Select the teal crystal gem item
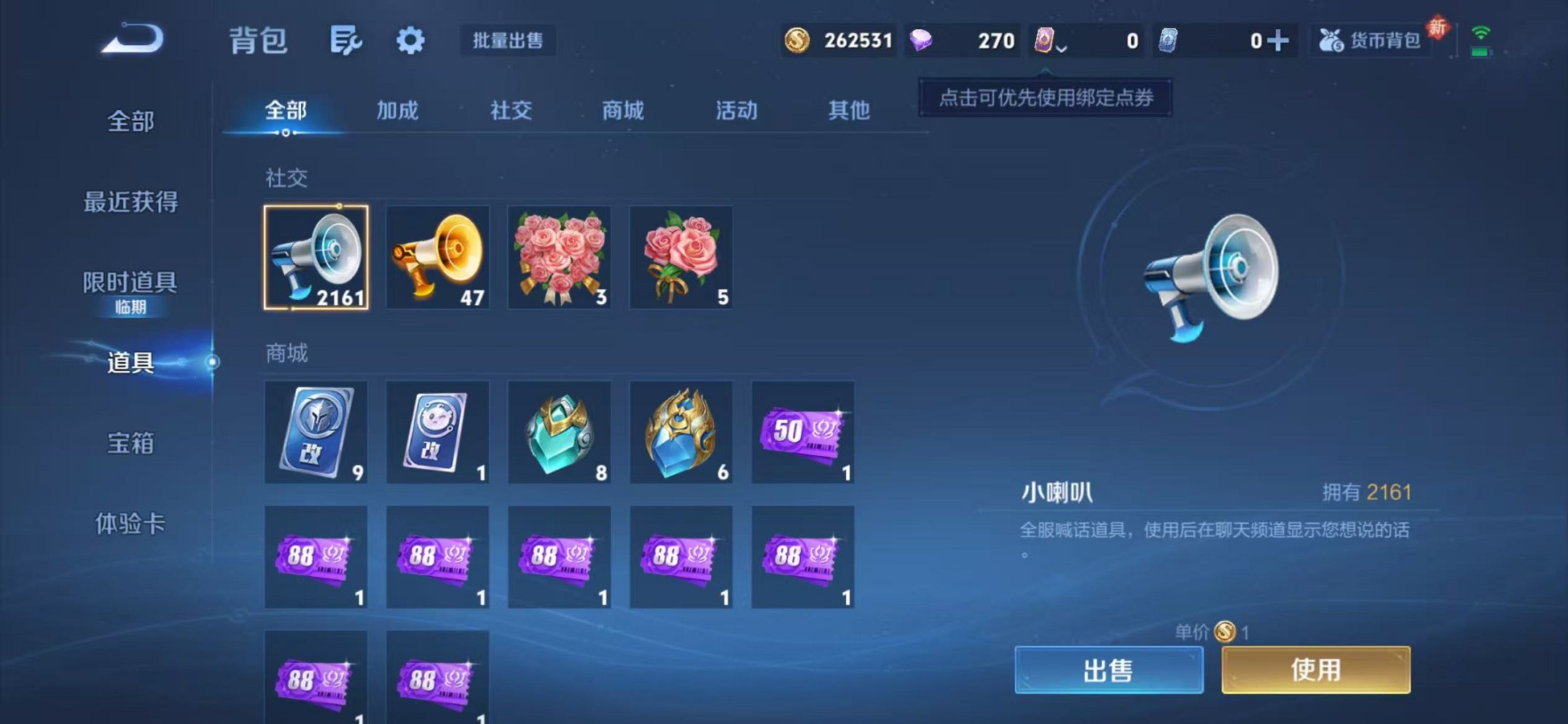Screen dimensions: 1568x724 (559, 432)
